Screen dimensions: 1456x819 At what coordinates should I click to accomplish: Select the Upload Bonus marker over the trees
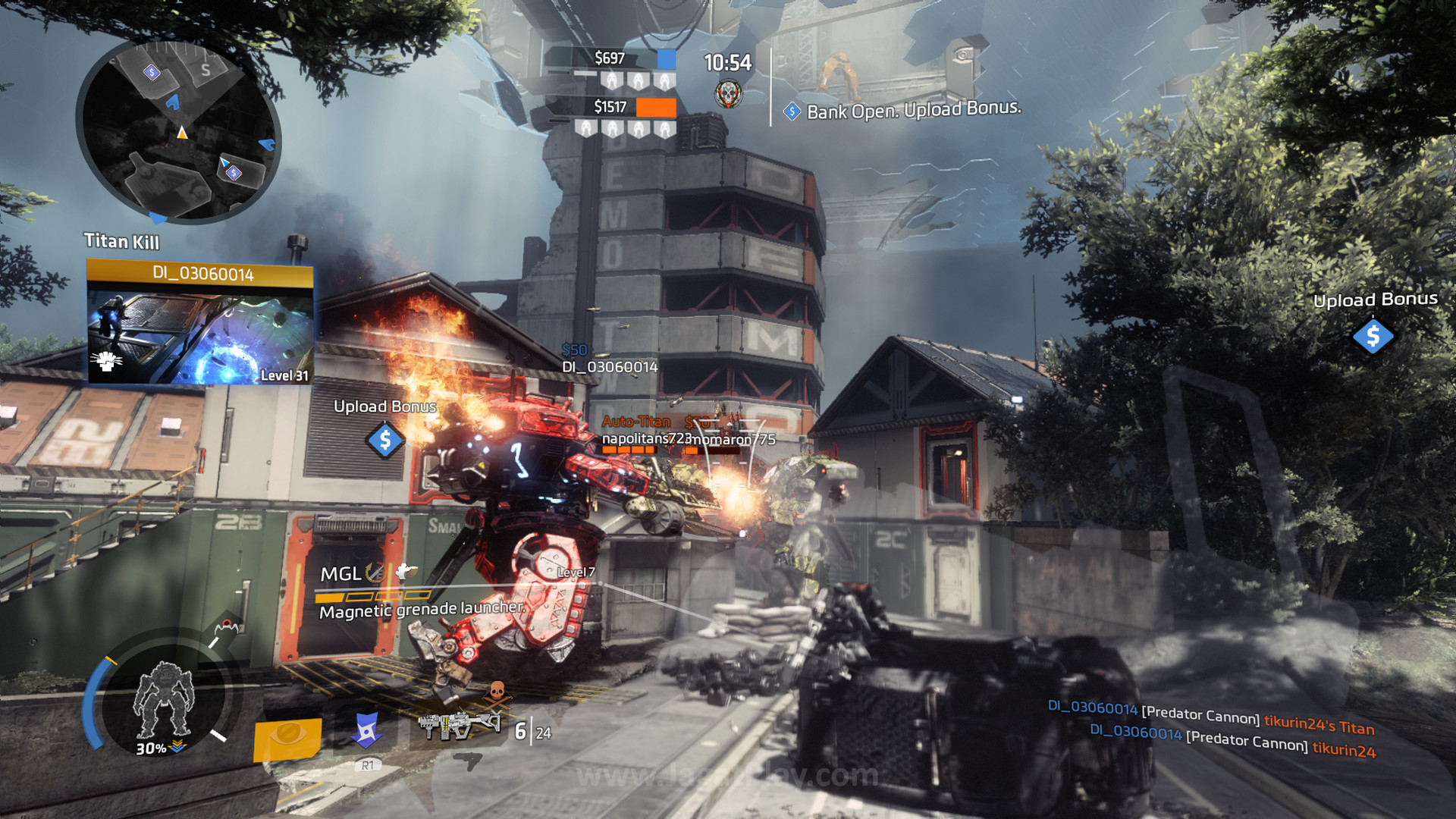coord(1373,336)
